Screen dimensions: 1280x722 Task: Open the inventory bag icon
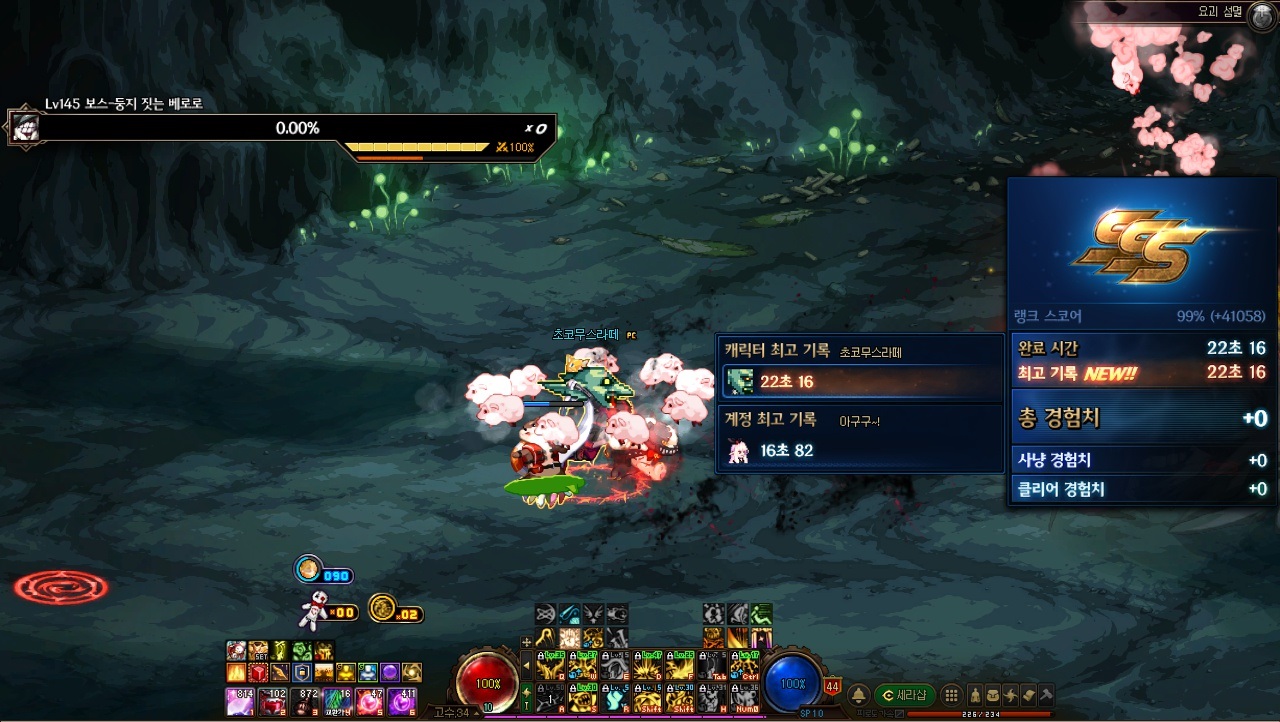coord(993,695)
